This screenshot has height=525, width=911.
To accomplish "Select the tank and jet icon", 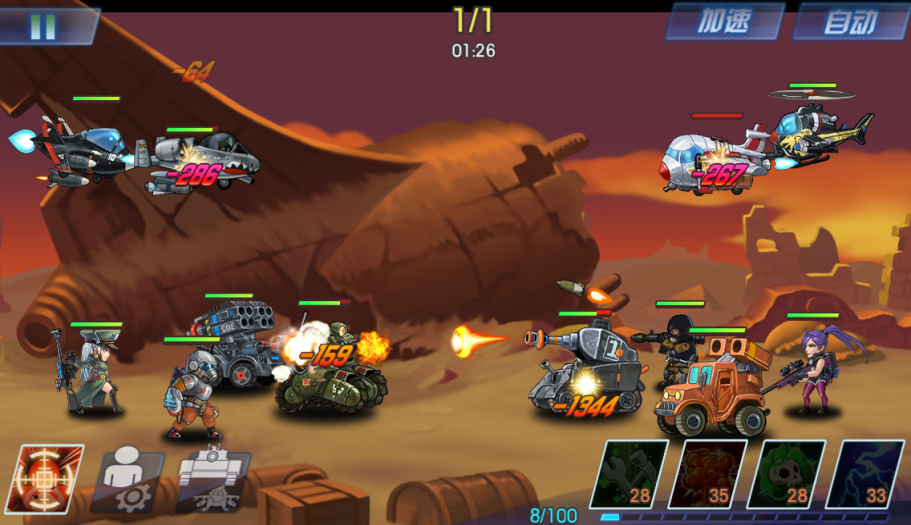I will pos(213,478).
